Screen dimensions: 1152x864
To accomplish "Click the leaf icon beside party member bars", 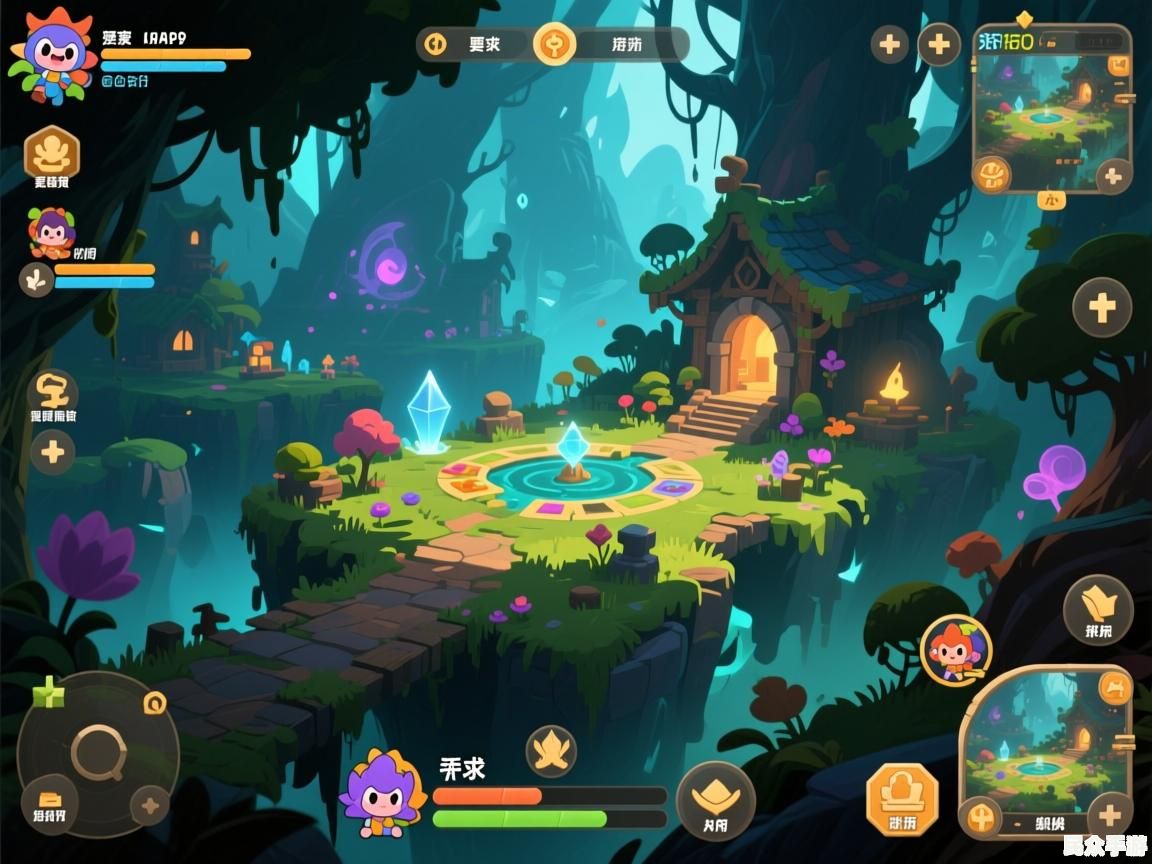I will [x=37, y=279].
